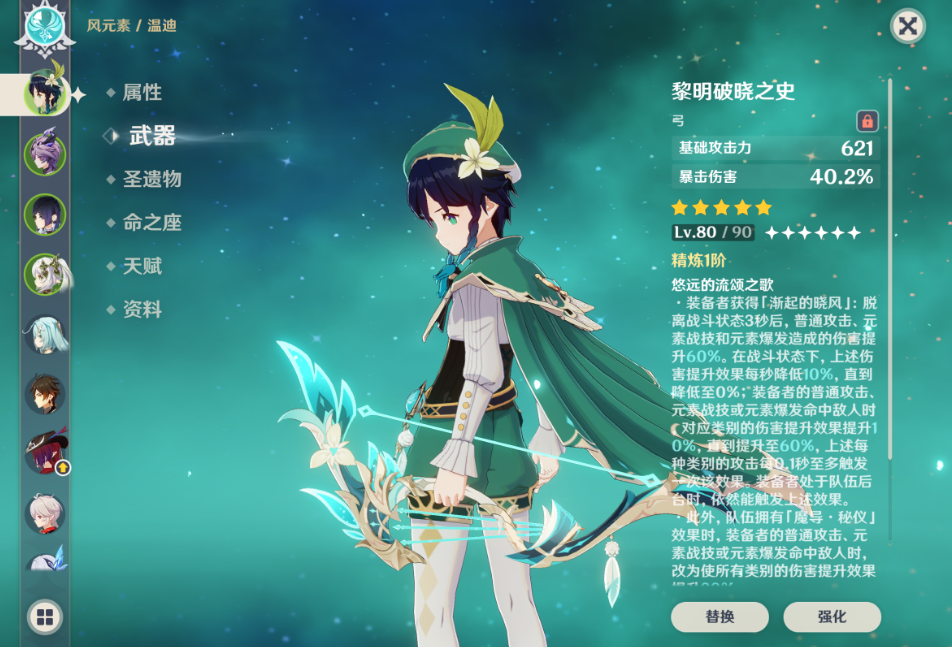Screen dimensions: 952x647
Task: Choose the brown-haired character portrait
Action: pos(45,394)
